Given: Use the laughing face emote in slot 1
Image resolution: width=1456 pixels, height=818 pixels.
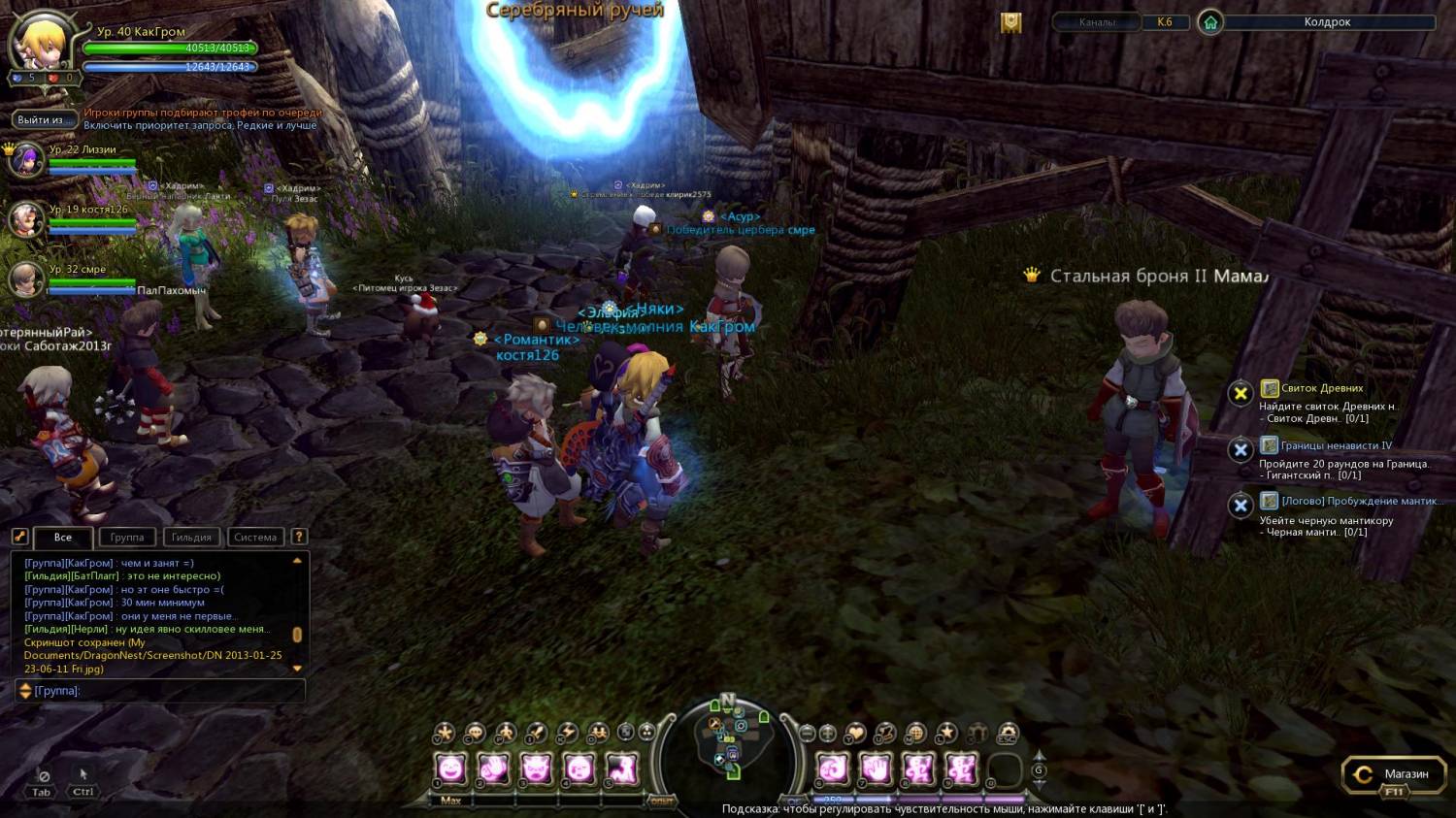Looking at the screenshot, I should (450, 769).
